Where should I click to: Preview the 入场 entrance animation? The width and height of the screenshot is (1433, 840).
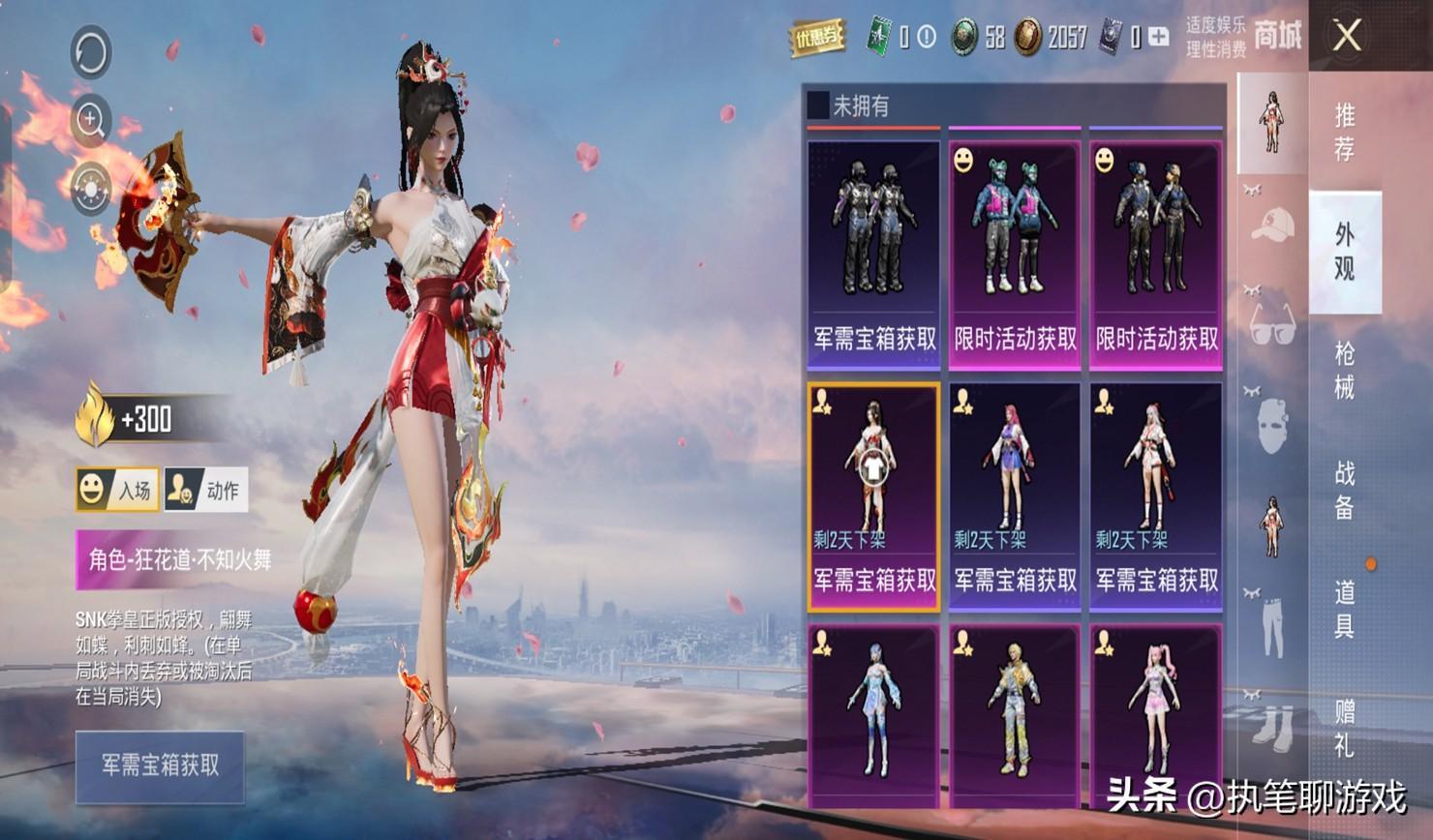(x=118, y=490)
